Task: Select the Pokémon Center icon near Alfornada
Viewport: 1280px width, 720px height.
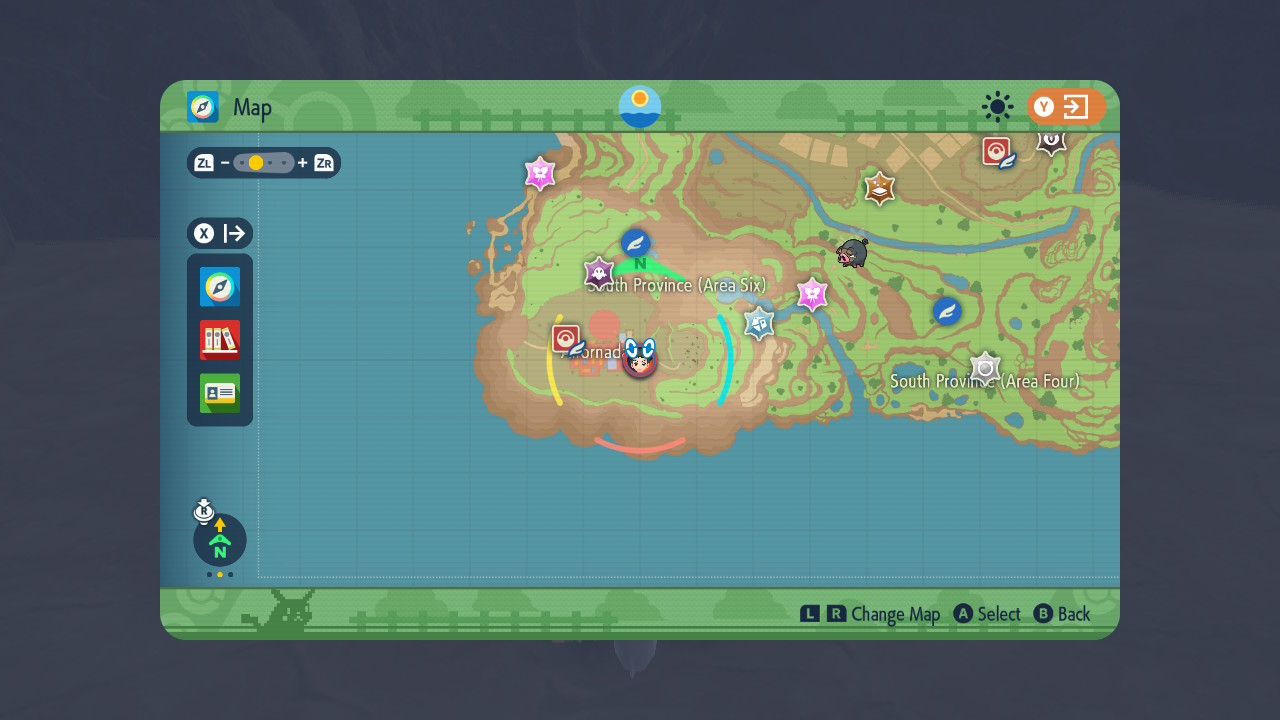Action: 565,339
